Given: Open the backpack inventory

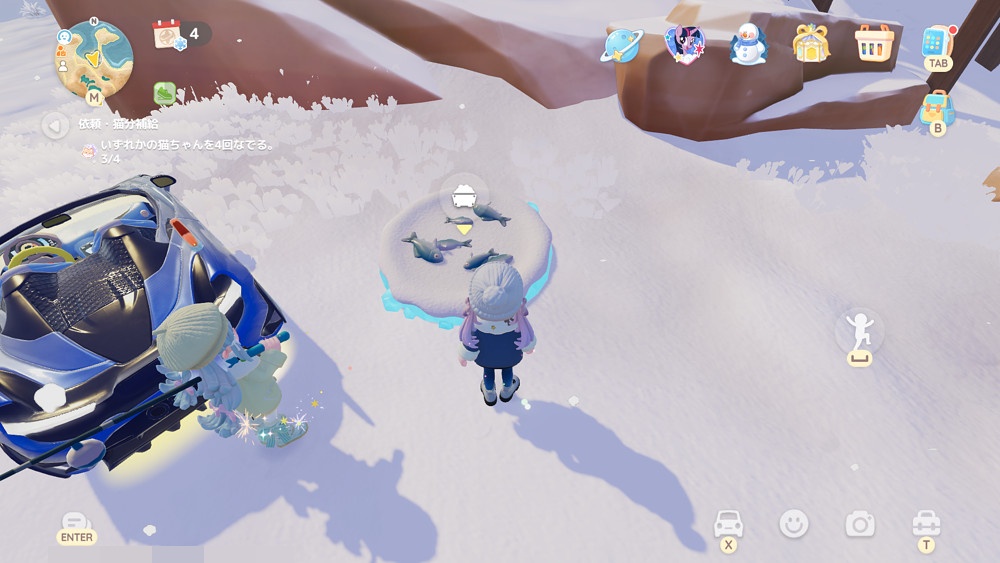Looking at the screenshot, I should (x=937, y=107).
